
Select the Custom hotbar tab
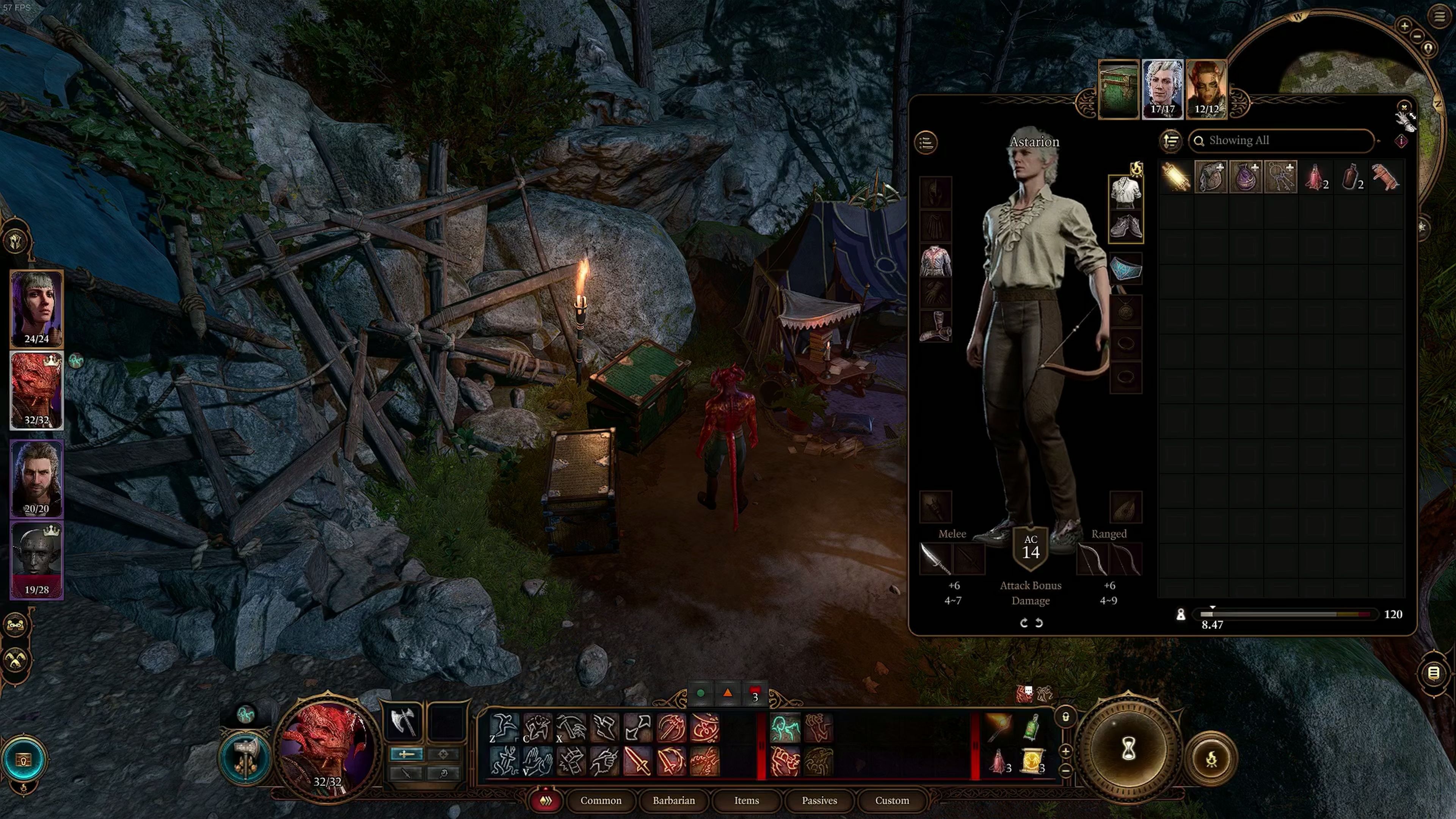891,800
